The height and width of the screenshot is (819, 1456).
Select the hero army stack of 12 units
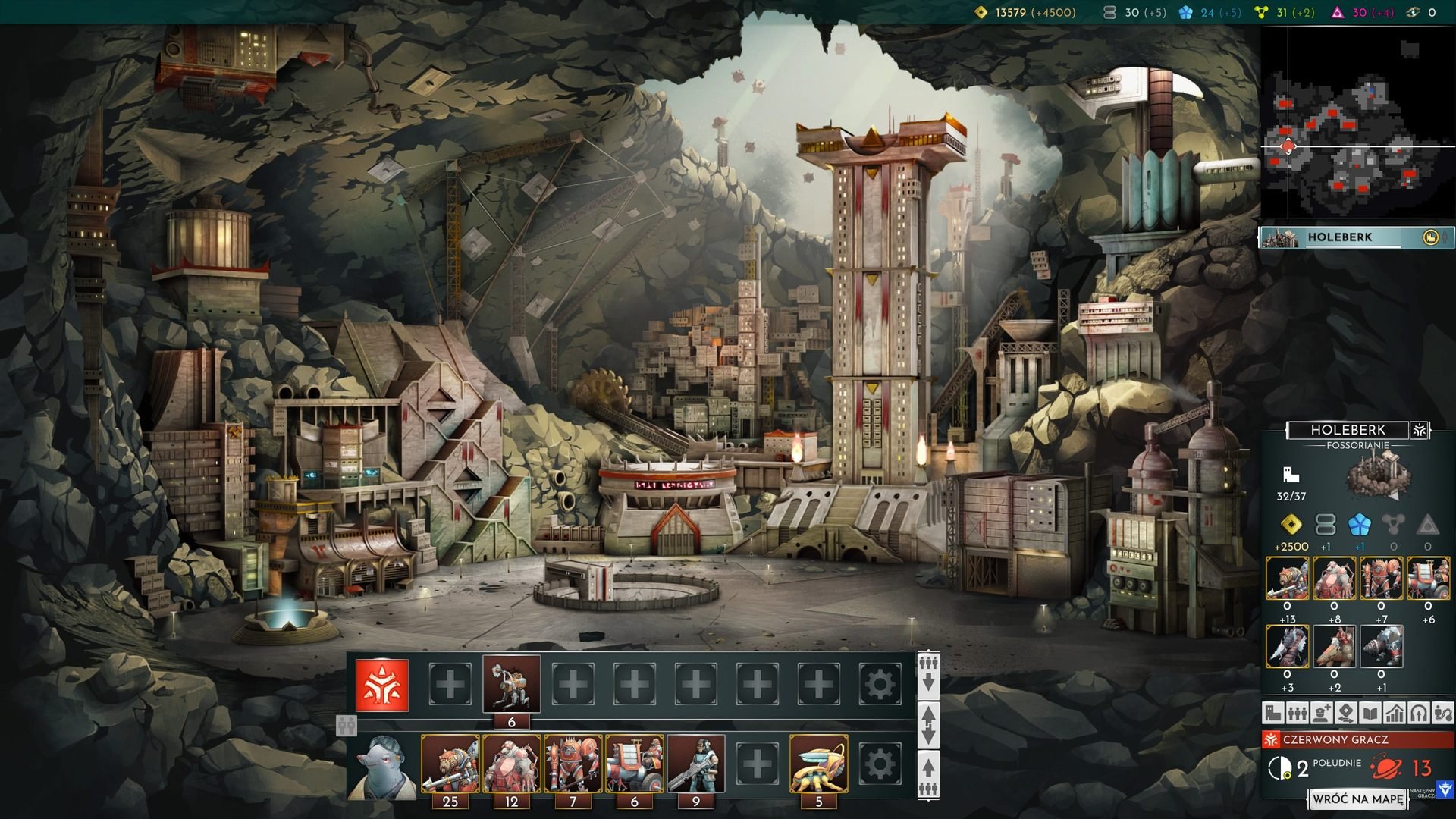[512, 764]
